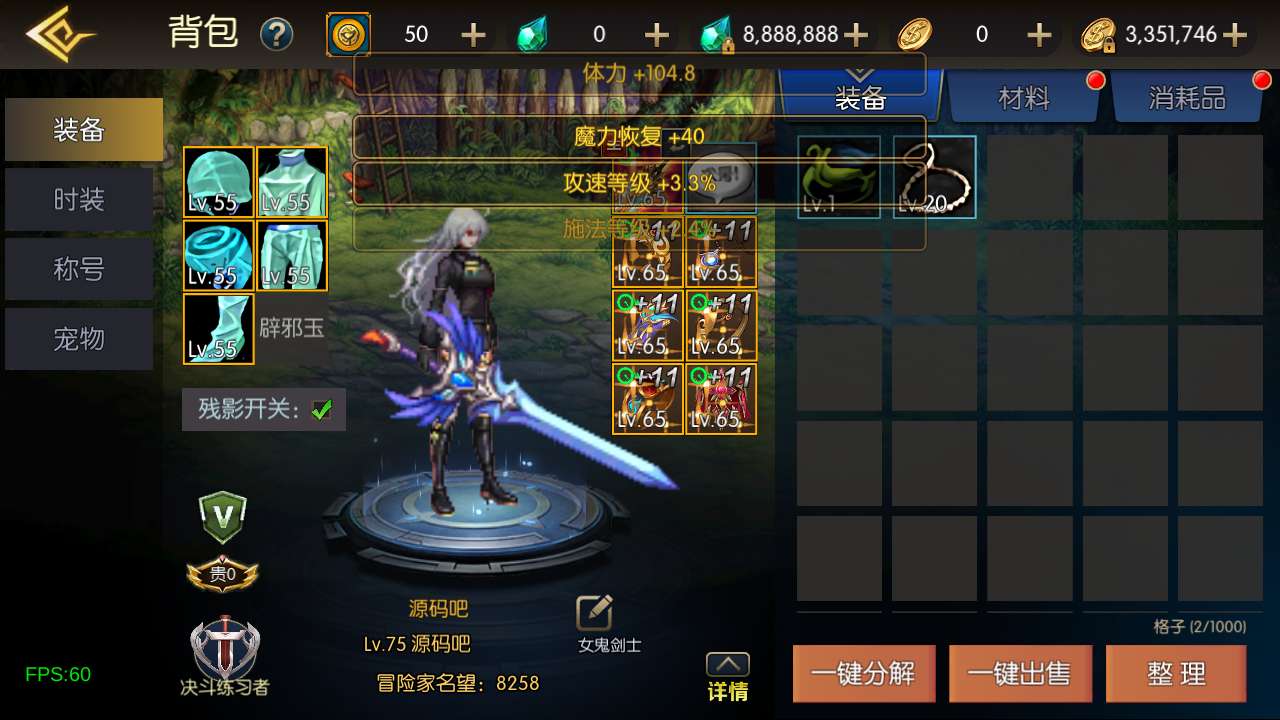1280x720 pixels.
Task: Select 宠物 in the left sidebar
Action: coord(78,339)
